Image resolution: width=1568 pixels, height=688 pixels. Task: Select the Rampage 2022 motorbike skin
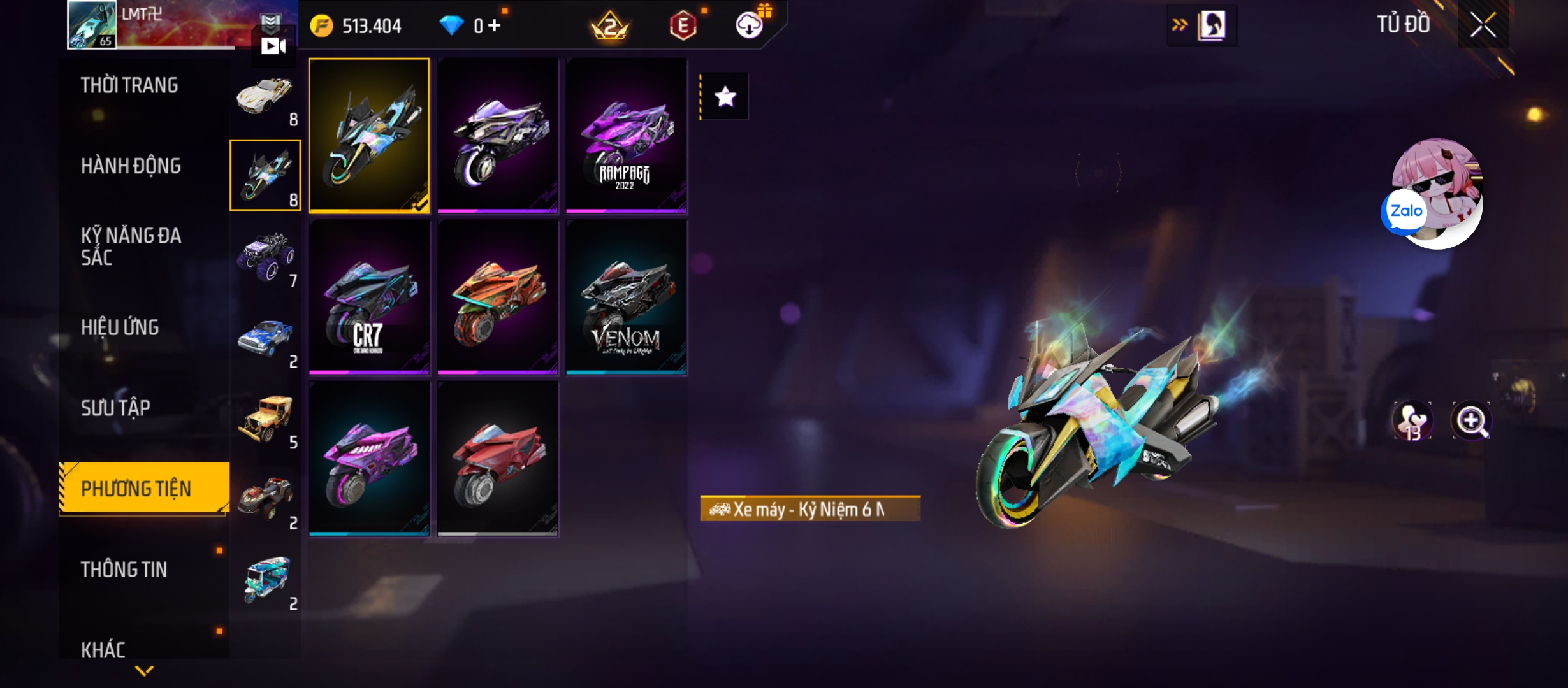626,136
